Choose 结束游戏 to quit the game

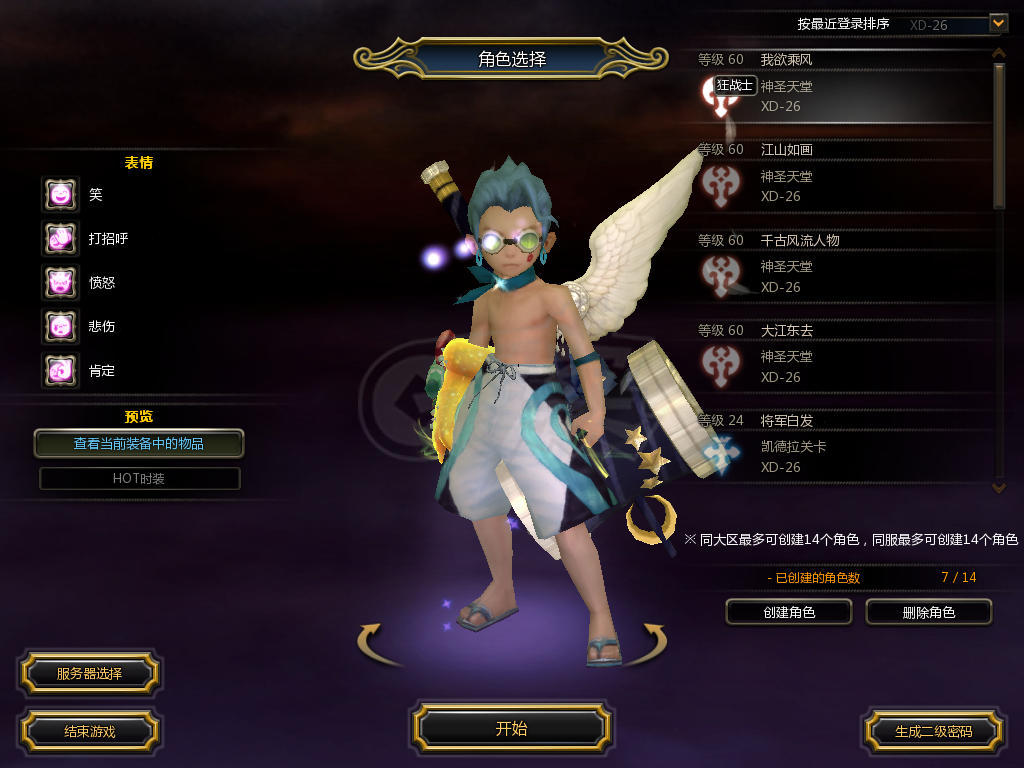(89, 731)
